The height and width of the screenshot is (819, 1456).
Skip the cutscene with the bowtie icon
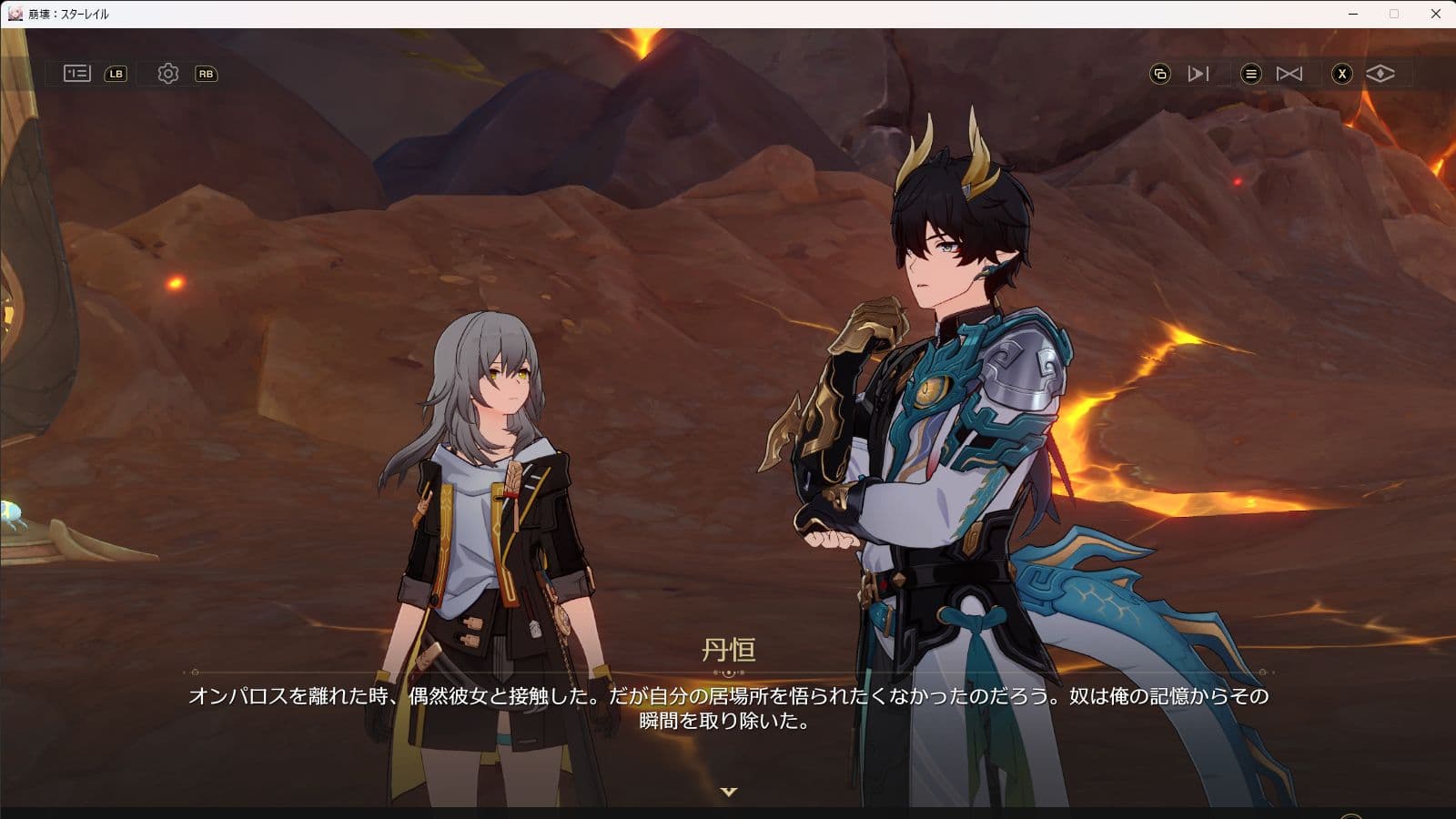1289,74
